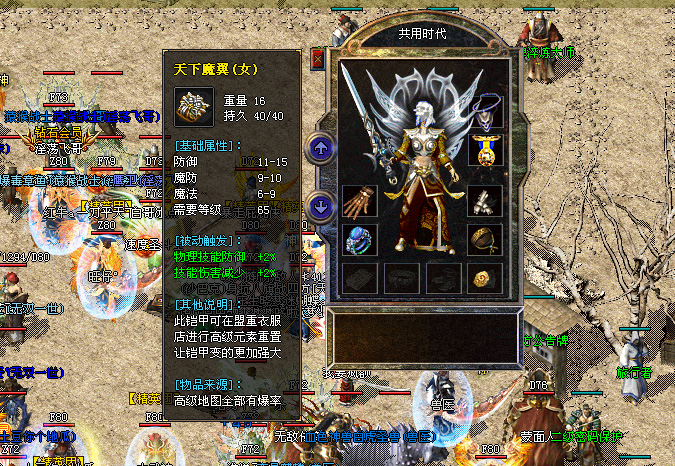Click the blue down arrow button
This screenshot has height=466, width=675.
(321, 206)
